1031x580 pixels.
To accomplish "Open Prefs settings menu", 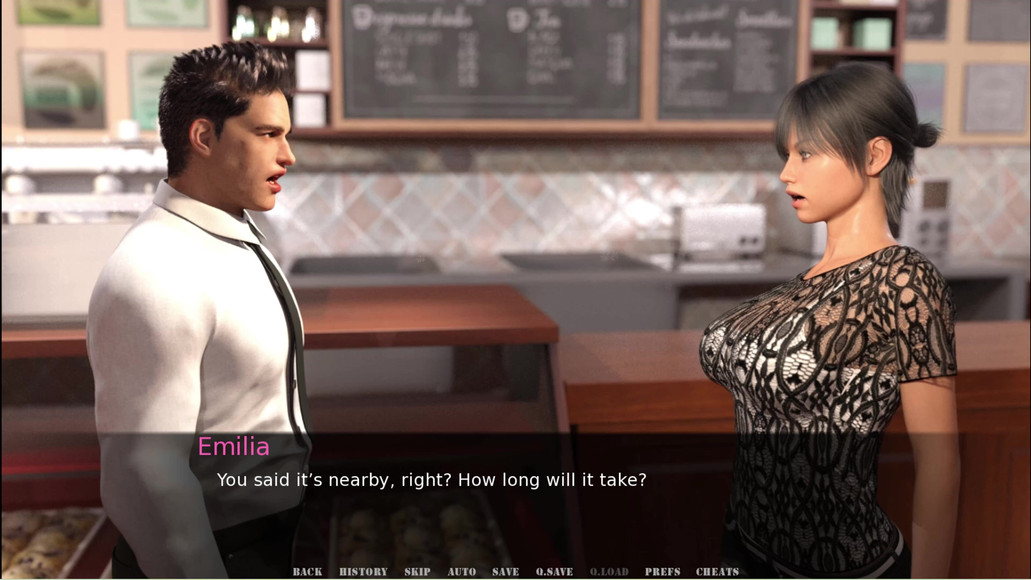I will tap(662, 572).
